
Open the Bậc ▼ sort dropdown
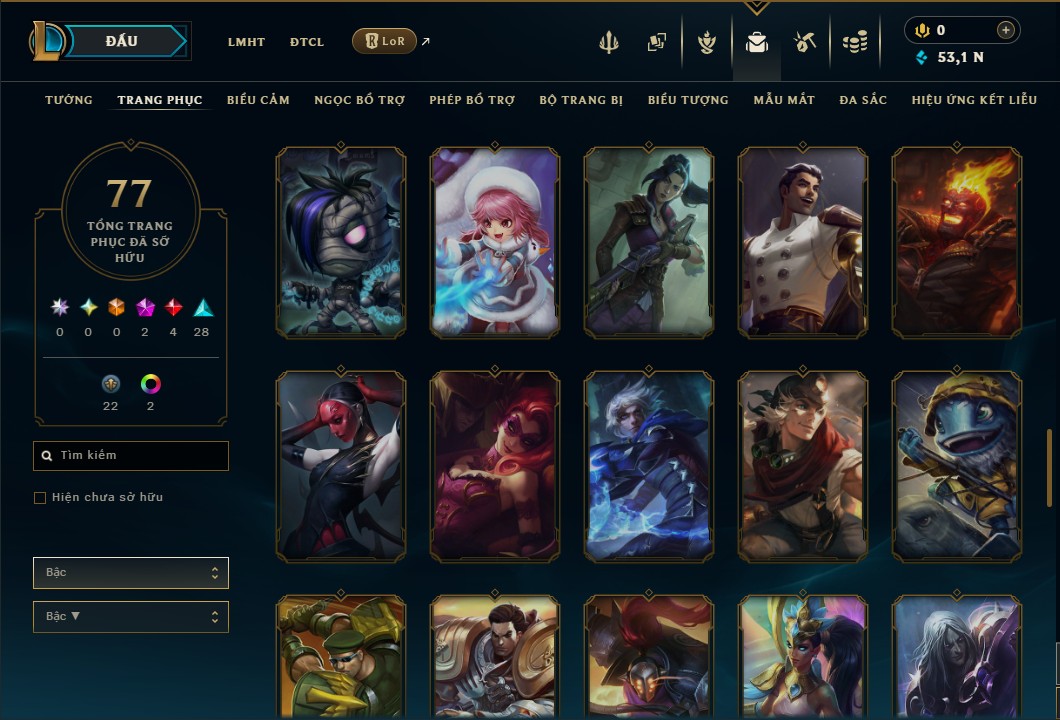131,617
